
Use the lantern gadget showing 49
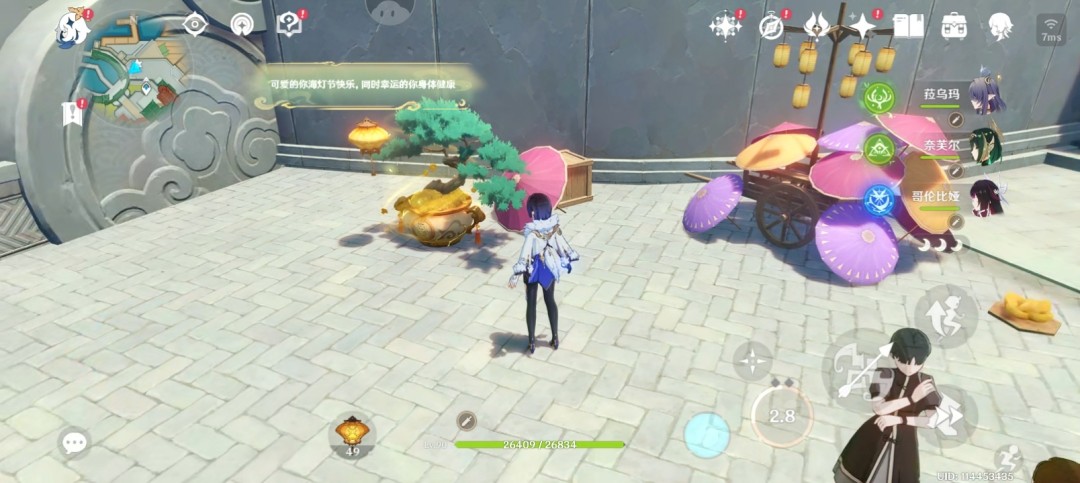pos(352,434)
